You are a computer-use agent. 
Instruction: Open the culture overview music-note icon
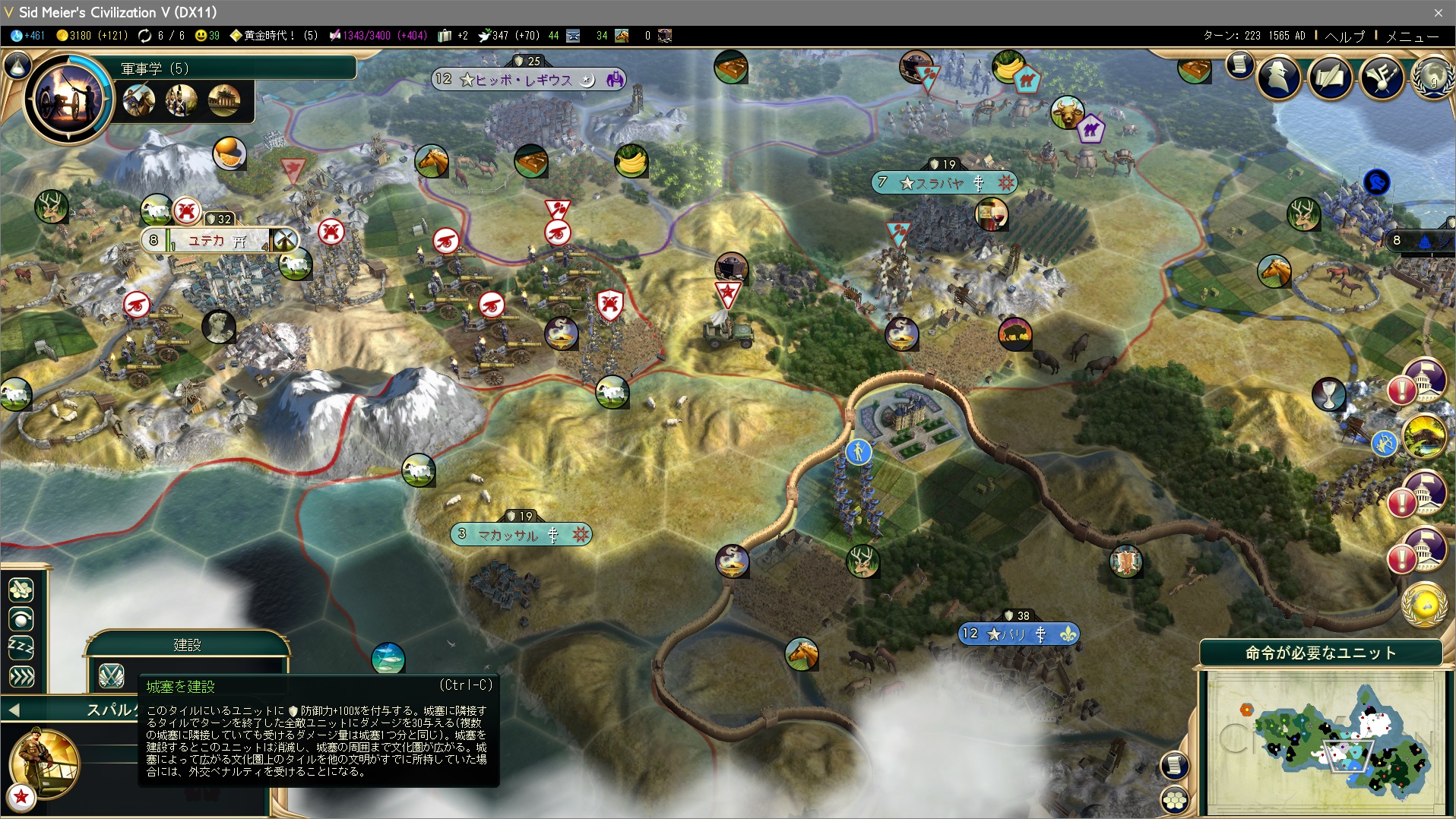point(1382,77)
